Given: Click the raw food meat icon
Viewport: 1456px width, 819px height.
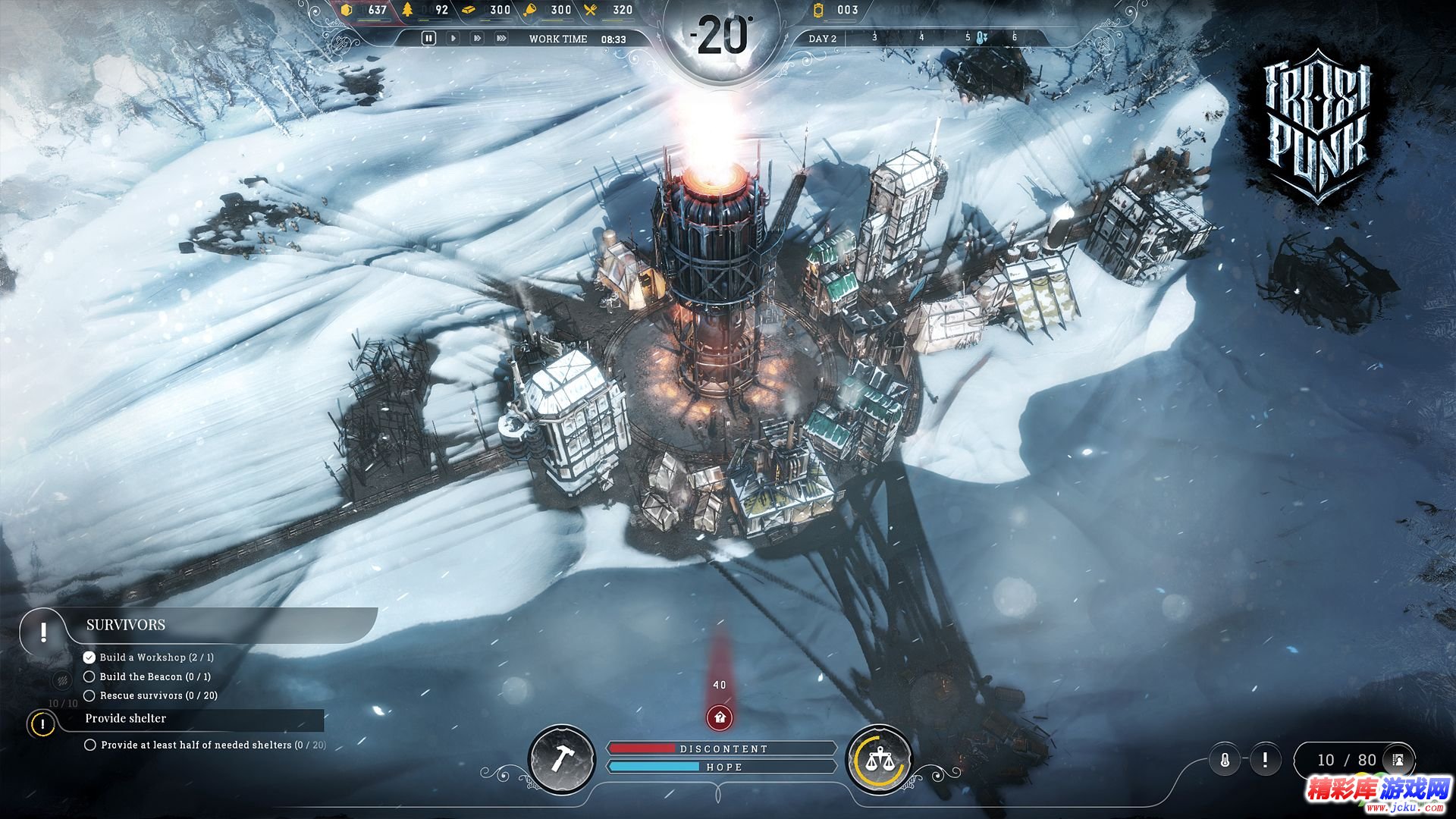Looking at the screenshot, I should point(531,10).
